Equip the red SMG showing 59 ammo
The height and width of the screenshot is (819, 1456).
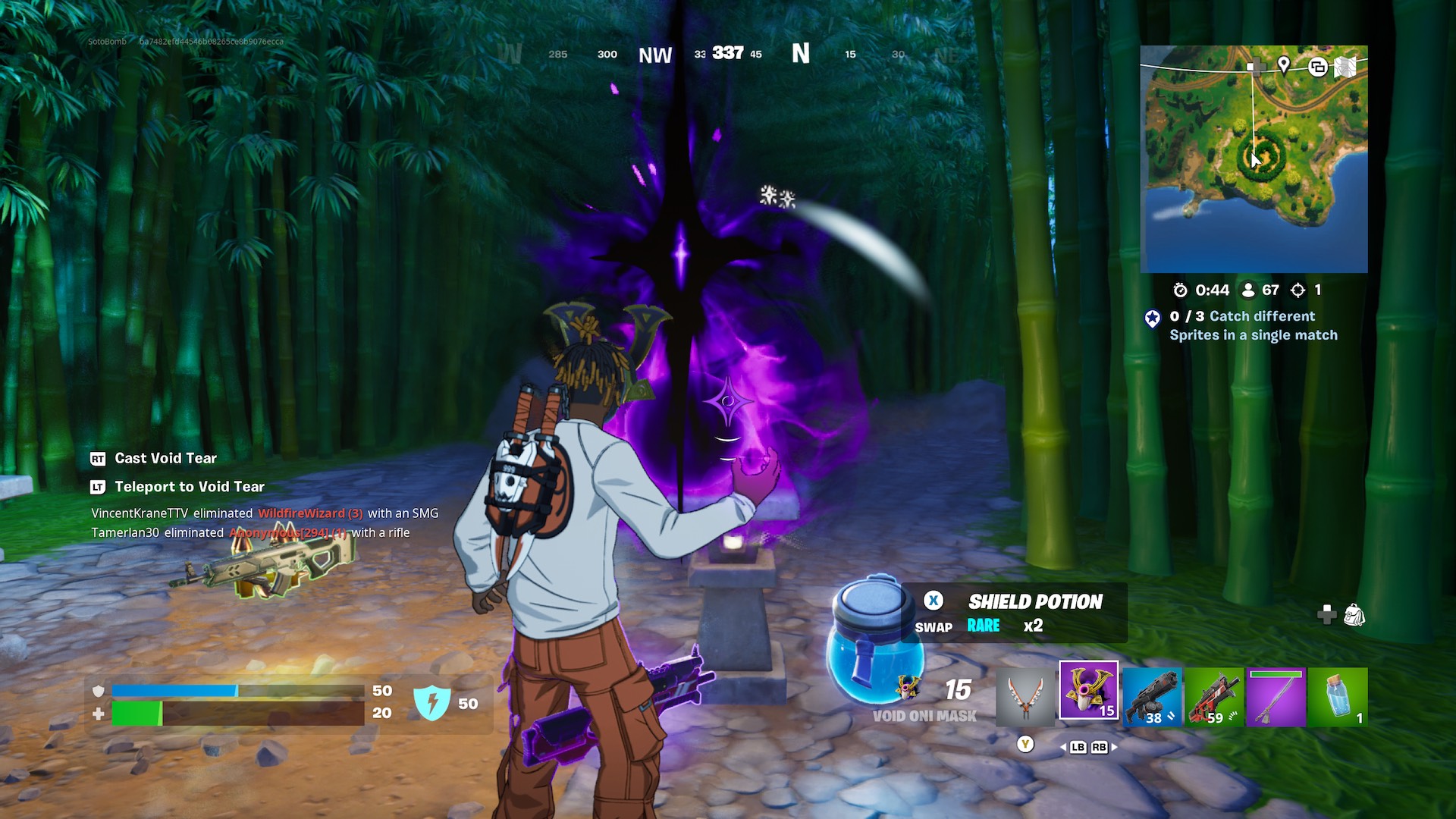pos(1215,697)
